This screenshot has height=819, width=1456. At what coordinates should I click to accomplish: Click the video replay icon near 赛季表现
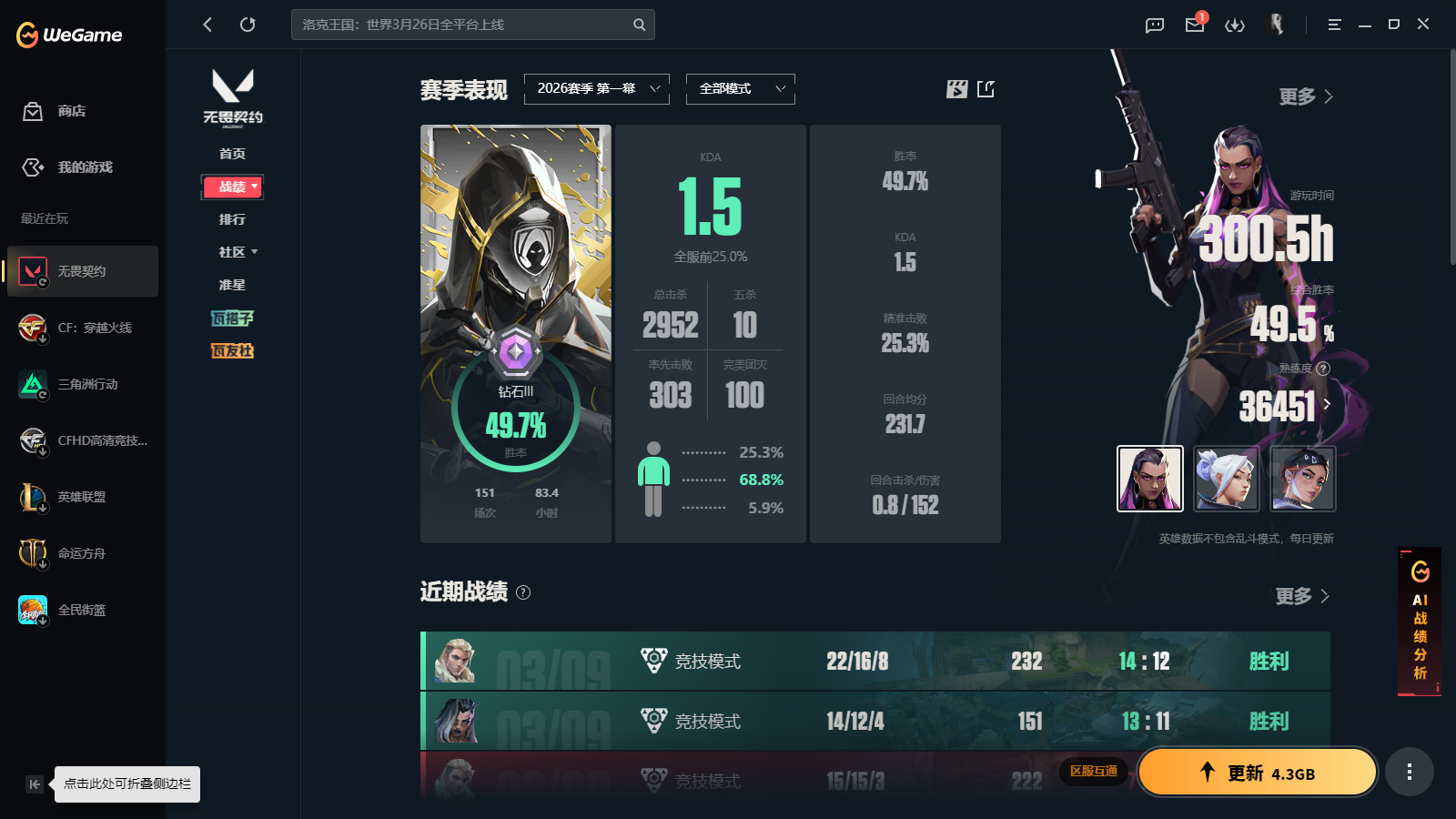(955, 89)
